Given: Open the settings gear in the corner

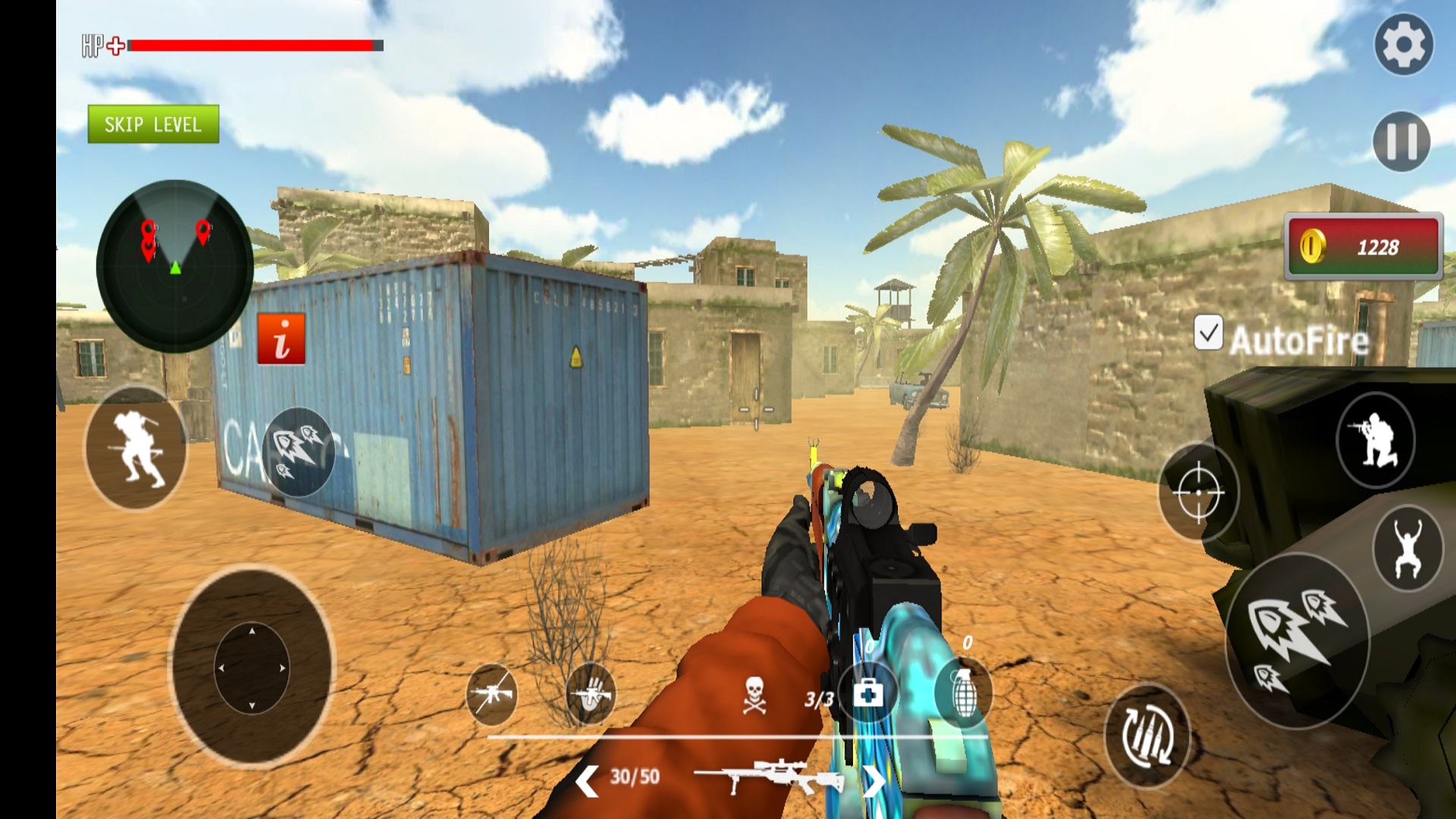Looking at the screenshot, I should point(1404,43).
